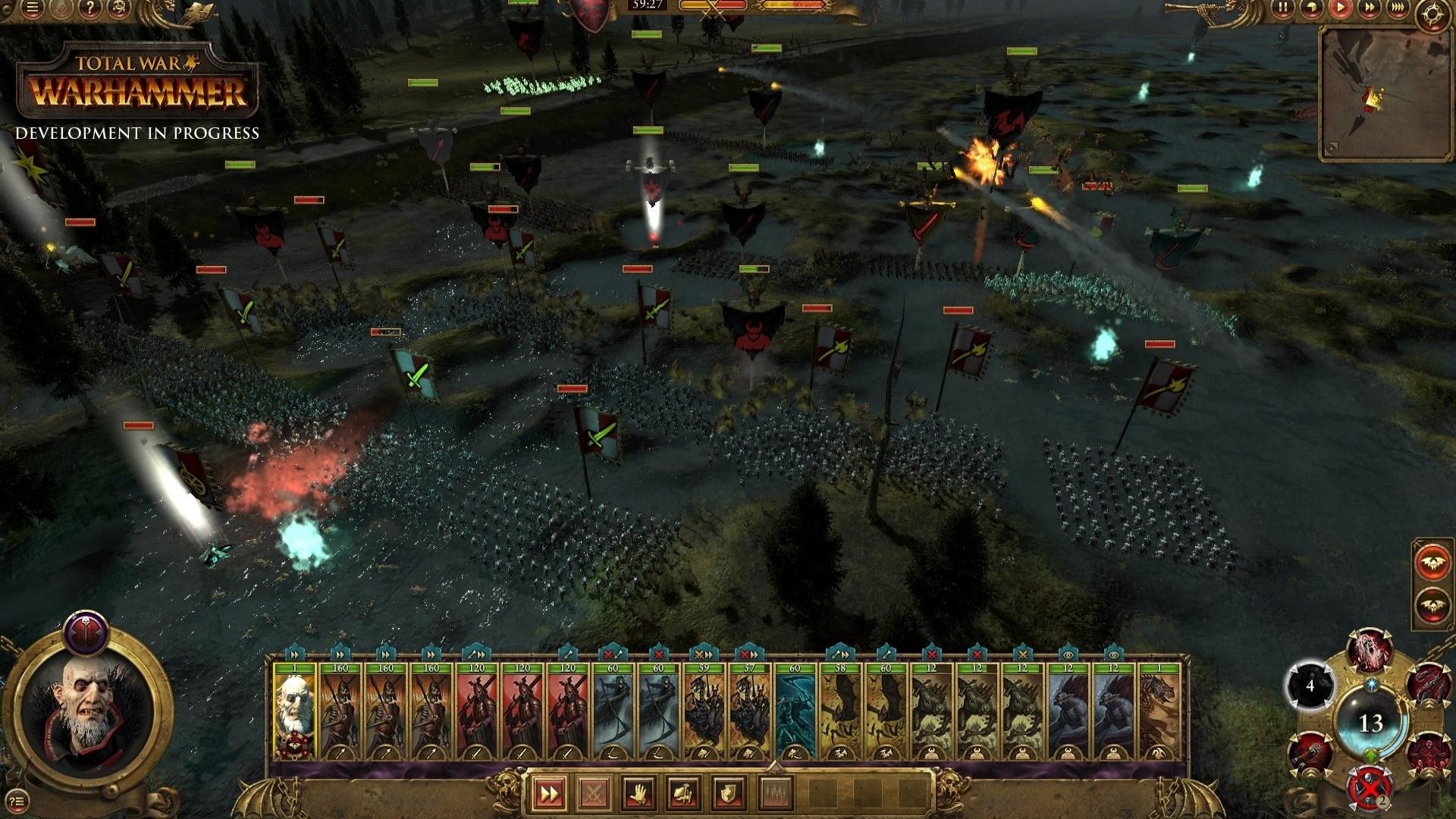Set battle to fastest speed
The height and width of the screenshot is (819, 1456).
click(1398, 8)
